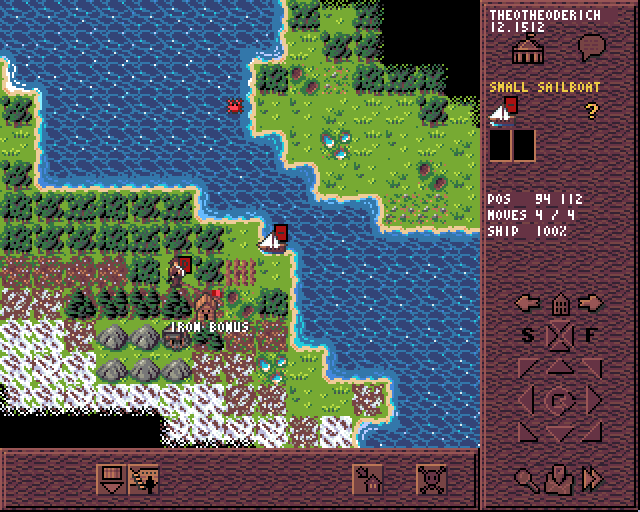Screen dimensions: 640x512
Task: Click the yellow question mark help icon
Action: pyautogui.click(x=592, y=111)
